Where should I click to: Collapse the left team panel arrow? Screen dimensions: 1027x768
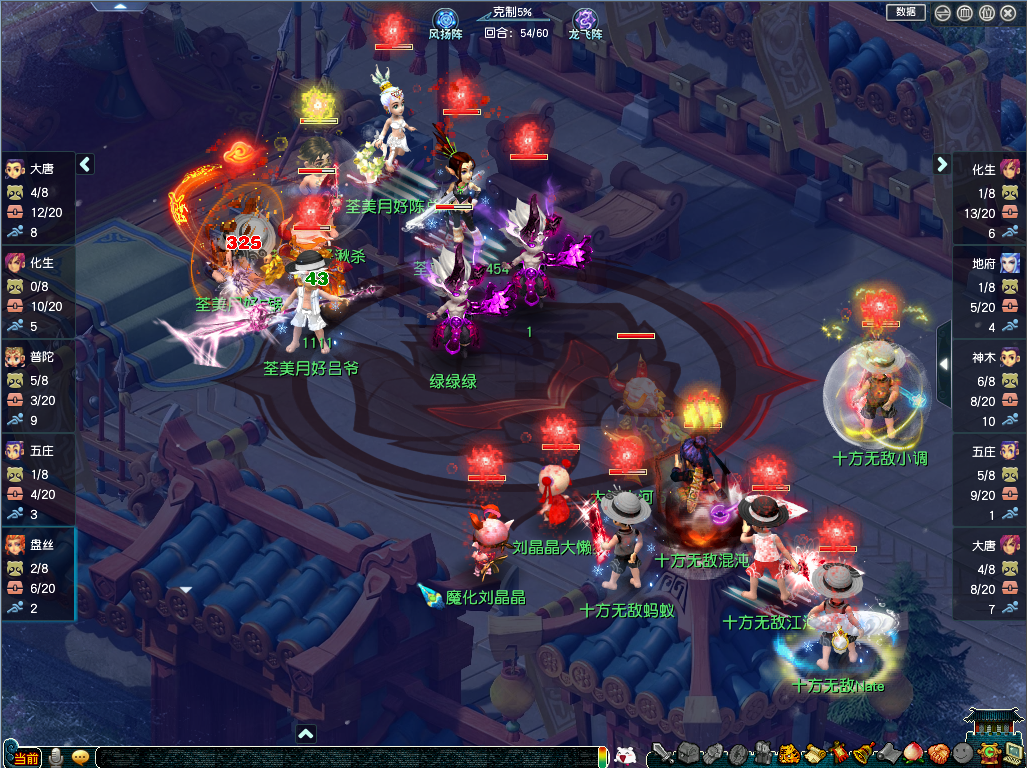coord(85,164)
